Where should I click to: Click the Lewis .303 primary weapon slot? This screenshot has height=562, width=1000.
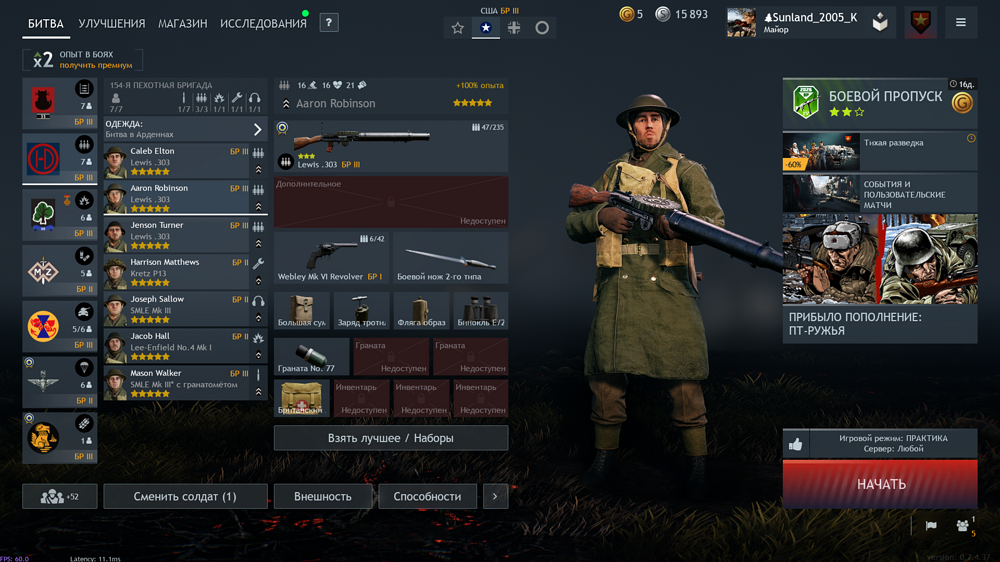[x=391, y=147]
